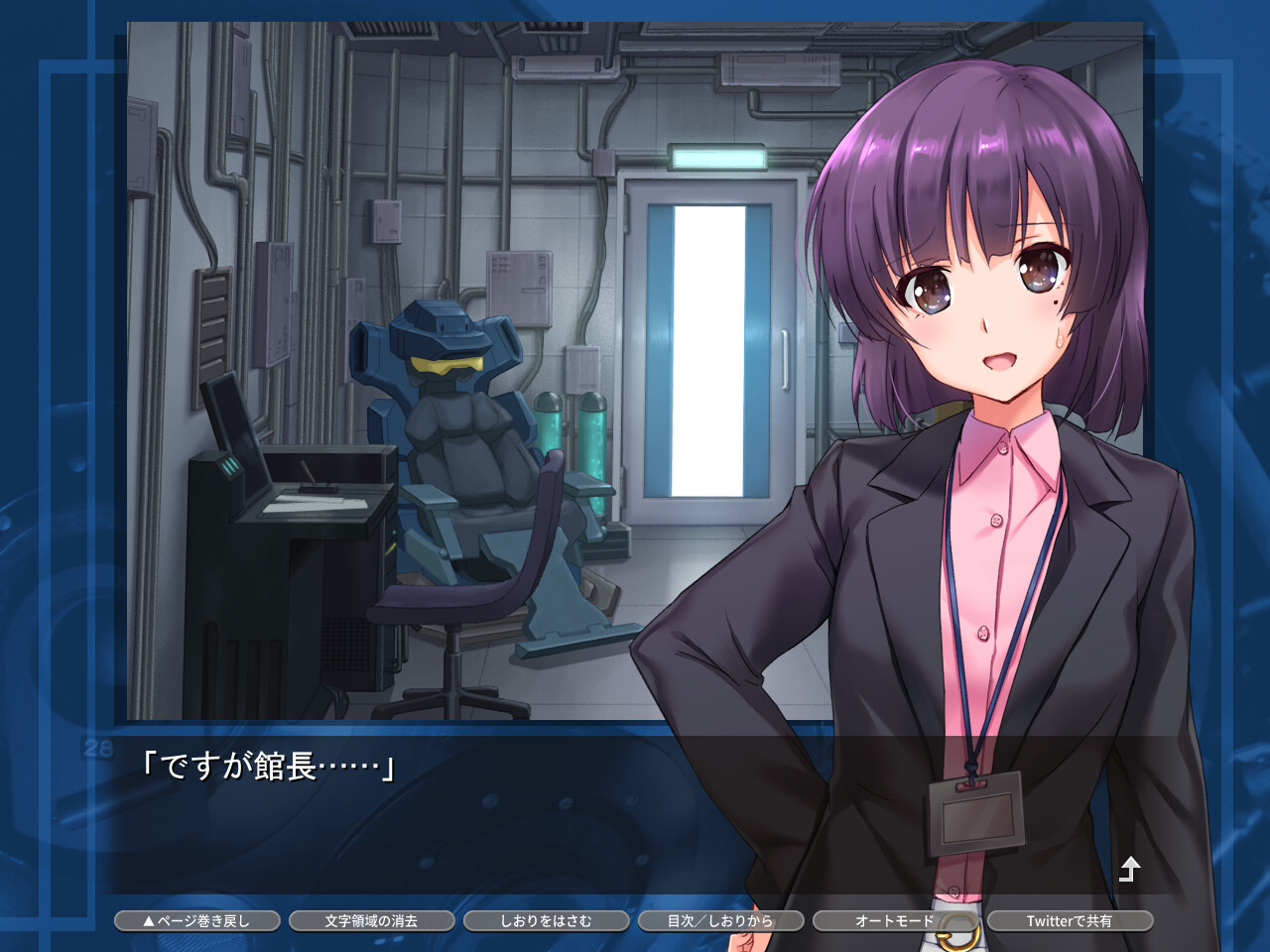Open the 目次／しおりから contents menu
The width and height of the screenshot is (1270, 952).
(x=721, y=920)
